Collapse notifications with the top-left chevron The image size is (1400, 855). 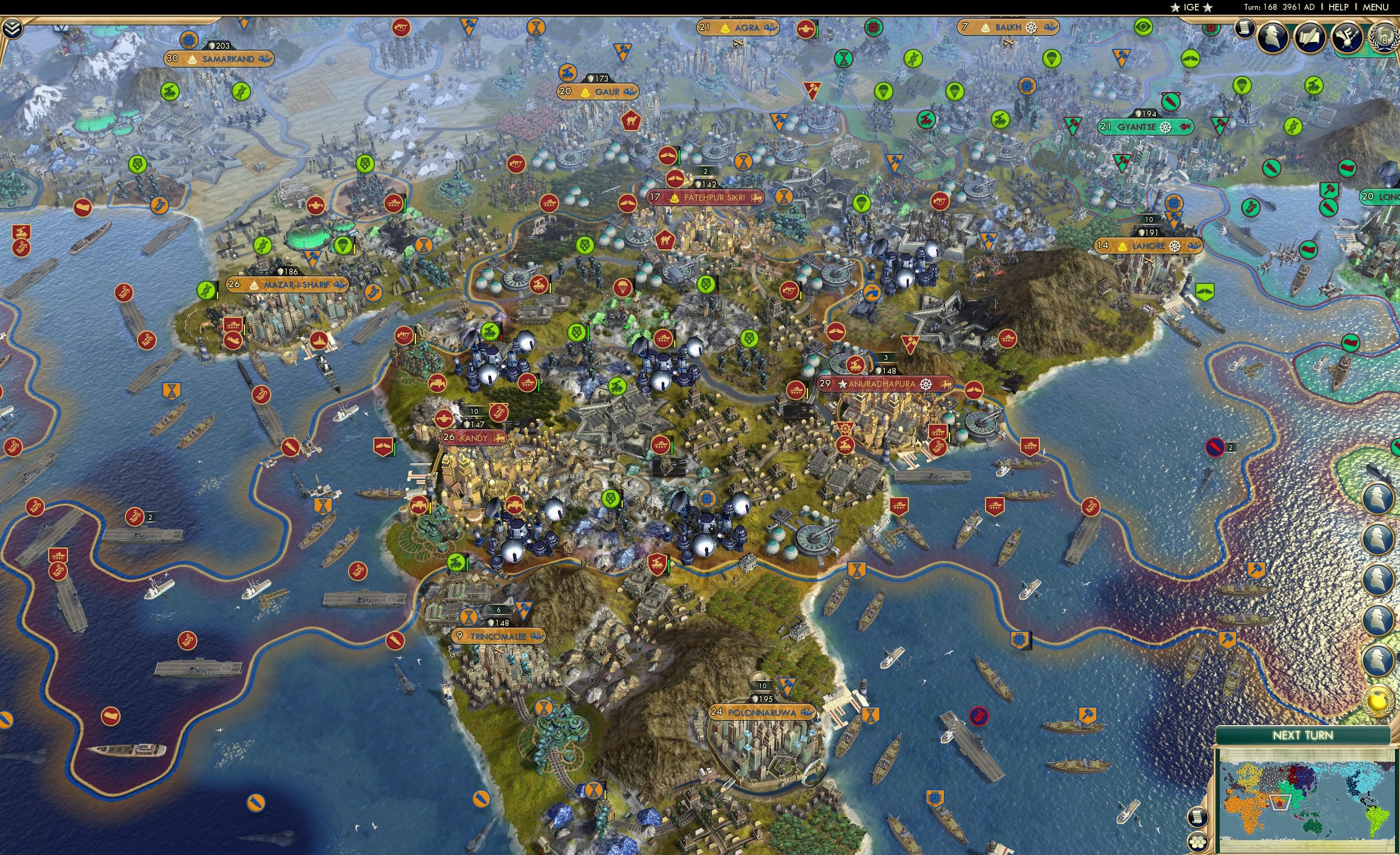13,28
